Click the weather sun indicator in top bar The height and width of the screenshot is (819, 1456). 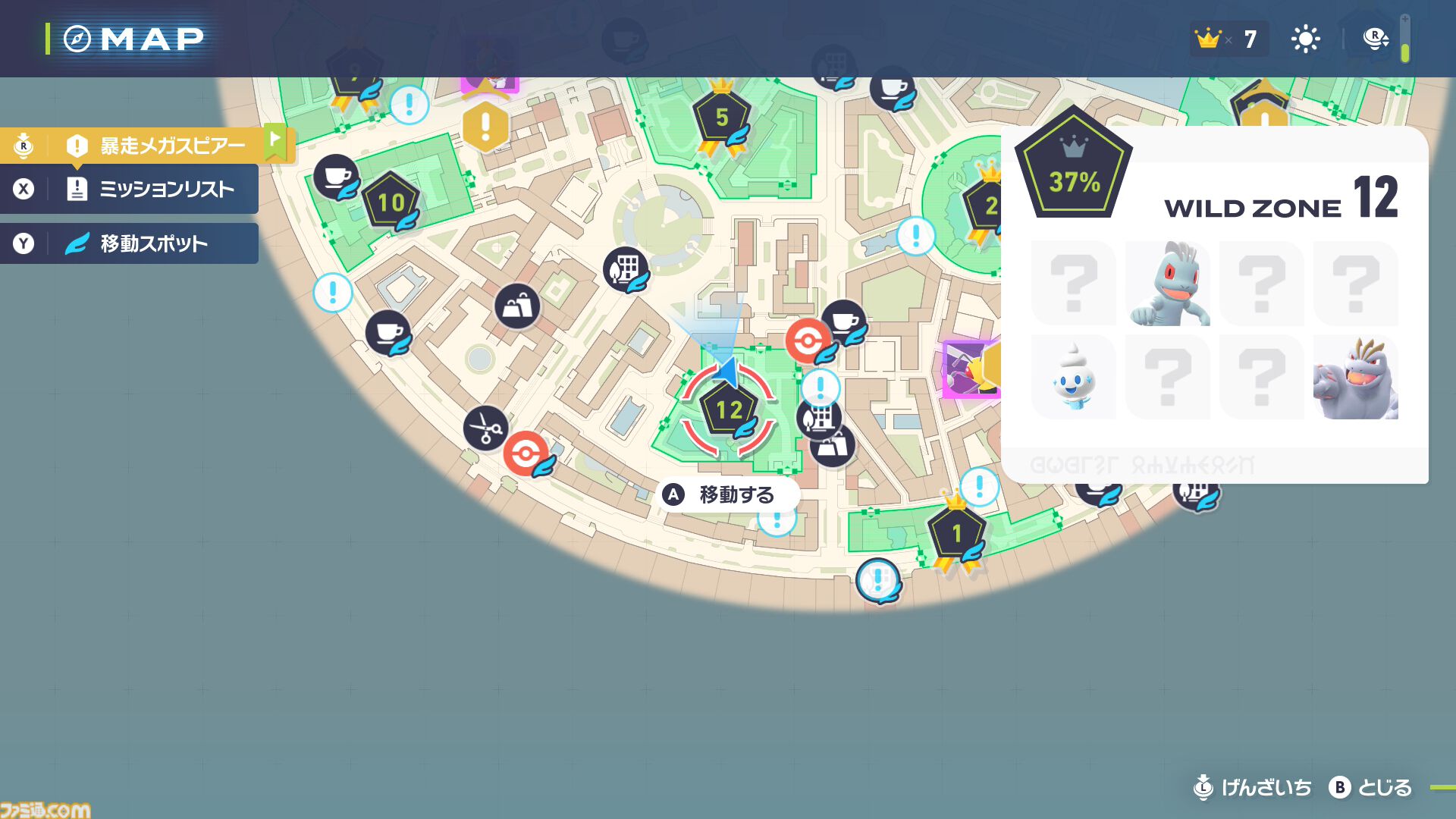coord(1306,38)
